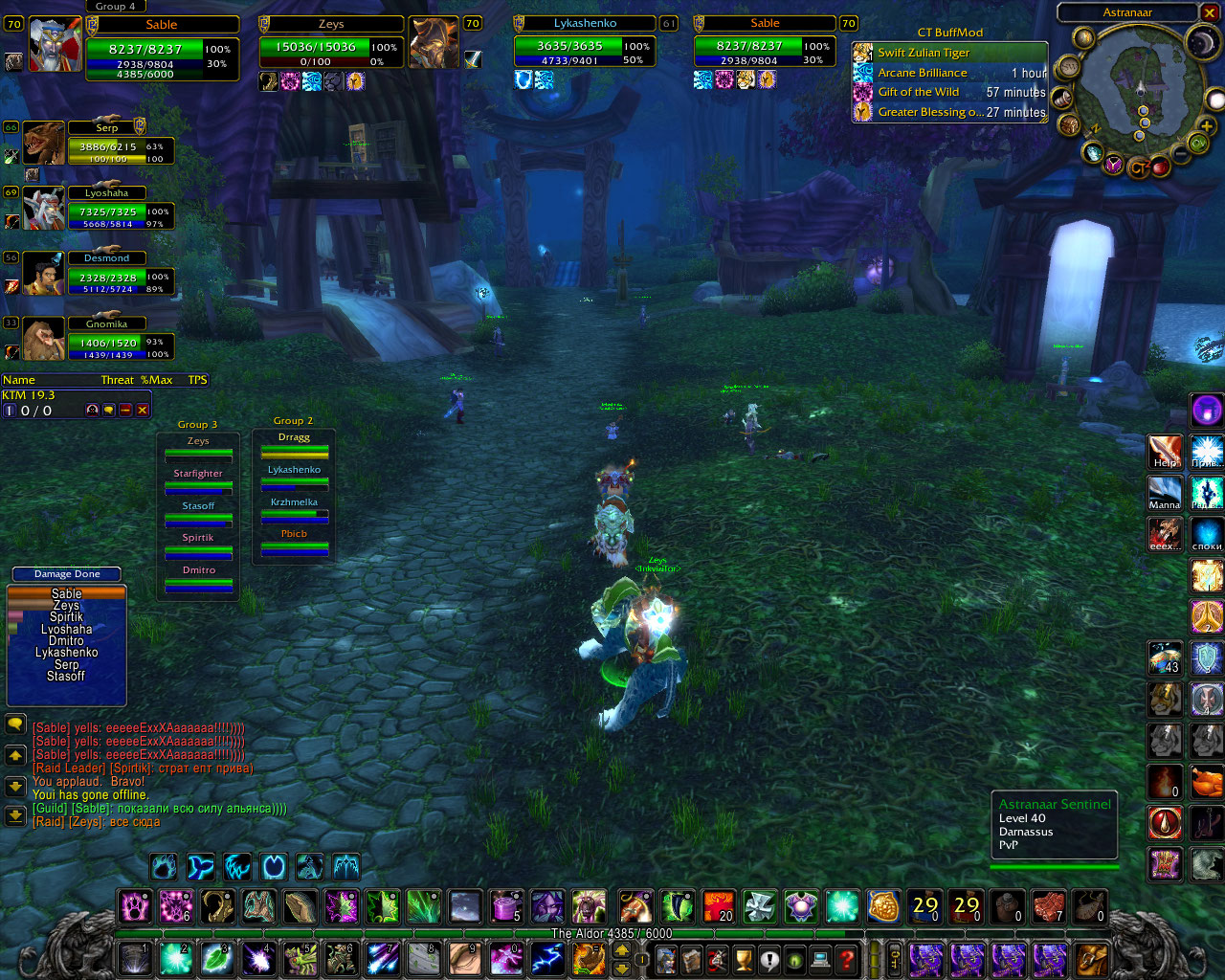Open the Damage Done meter header

point(67,574)
